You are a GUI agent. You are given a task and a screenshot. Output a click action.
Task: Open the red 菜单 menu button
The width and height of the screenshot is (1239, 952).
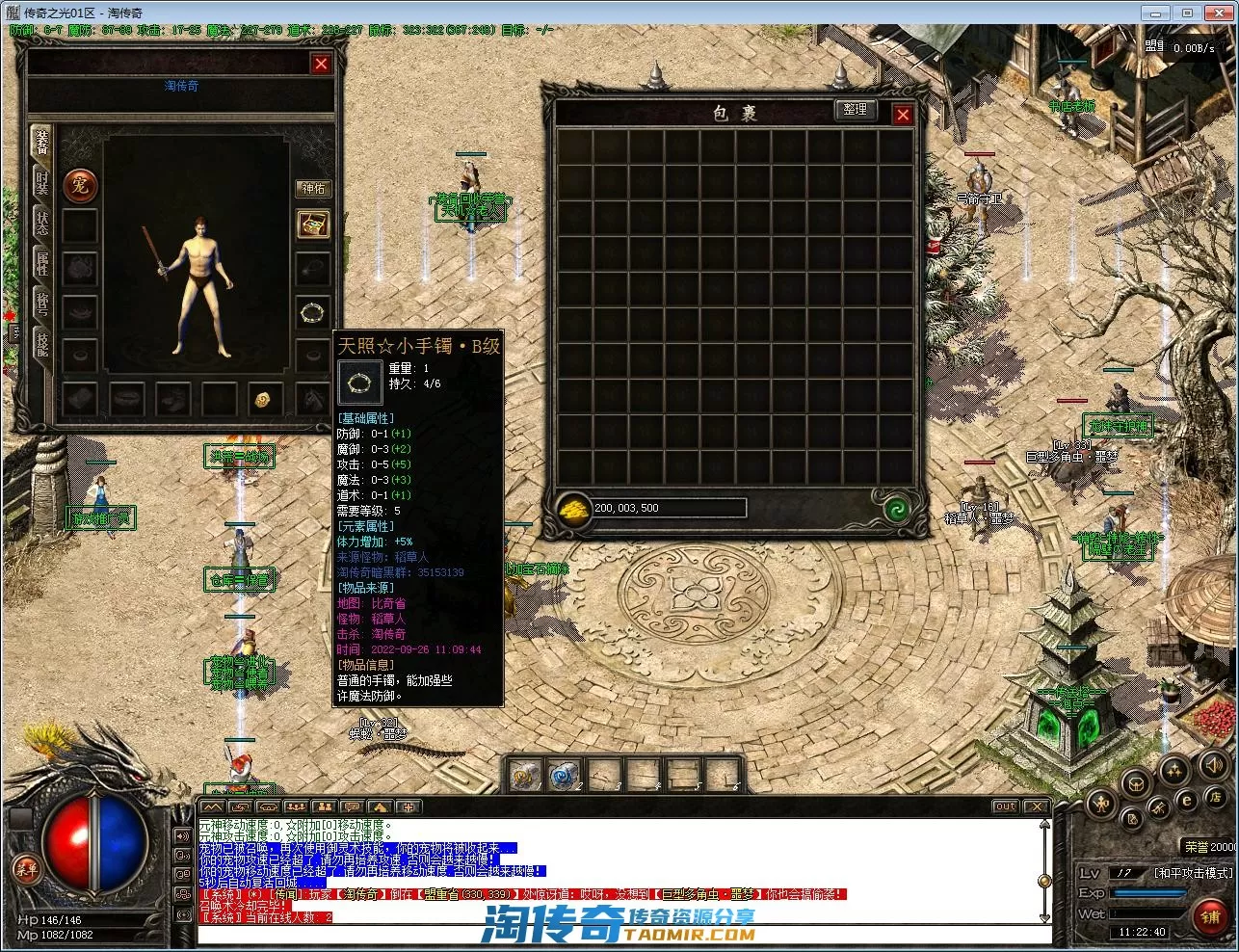26,869
